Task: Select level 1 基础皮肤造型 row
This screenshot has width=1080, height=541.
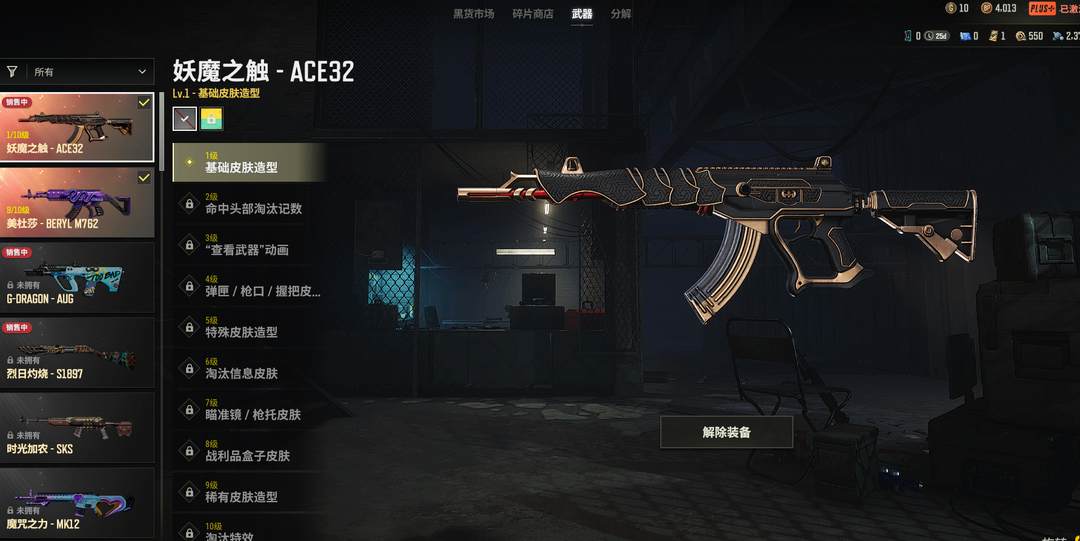Action: pos(250,163)
